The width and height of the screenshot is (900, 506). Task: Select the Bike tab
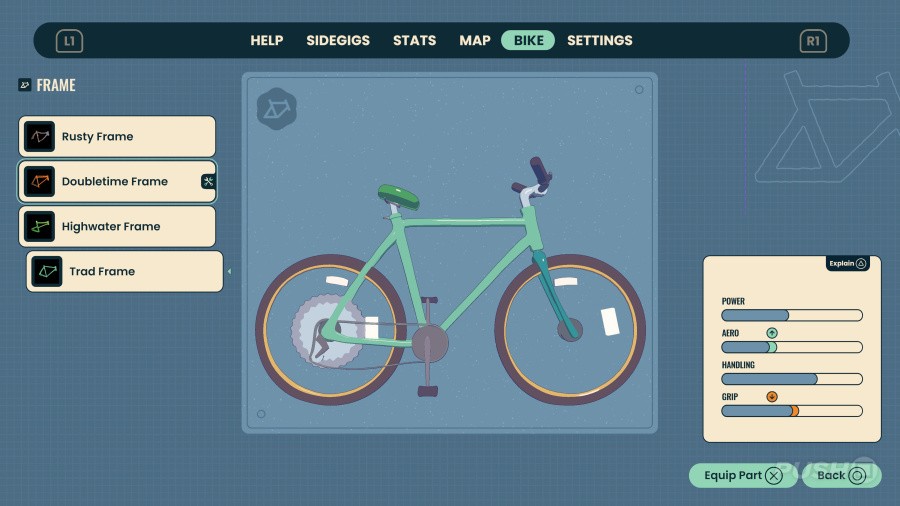point(528,41)
